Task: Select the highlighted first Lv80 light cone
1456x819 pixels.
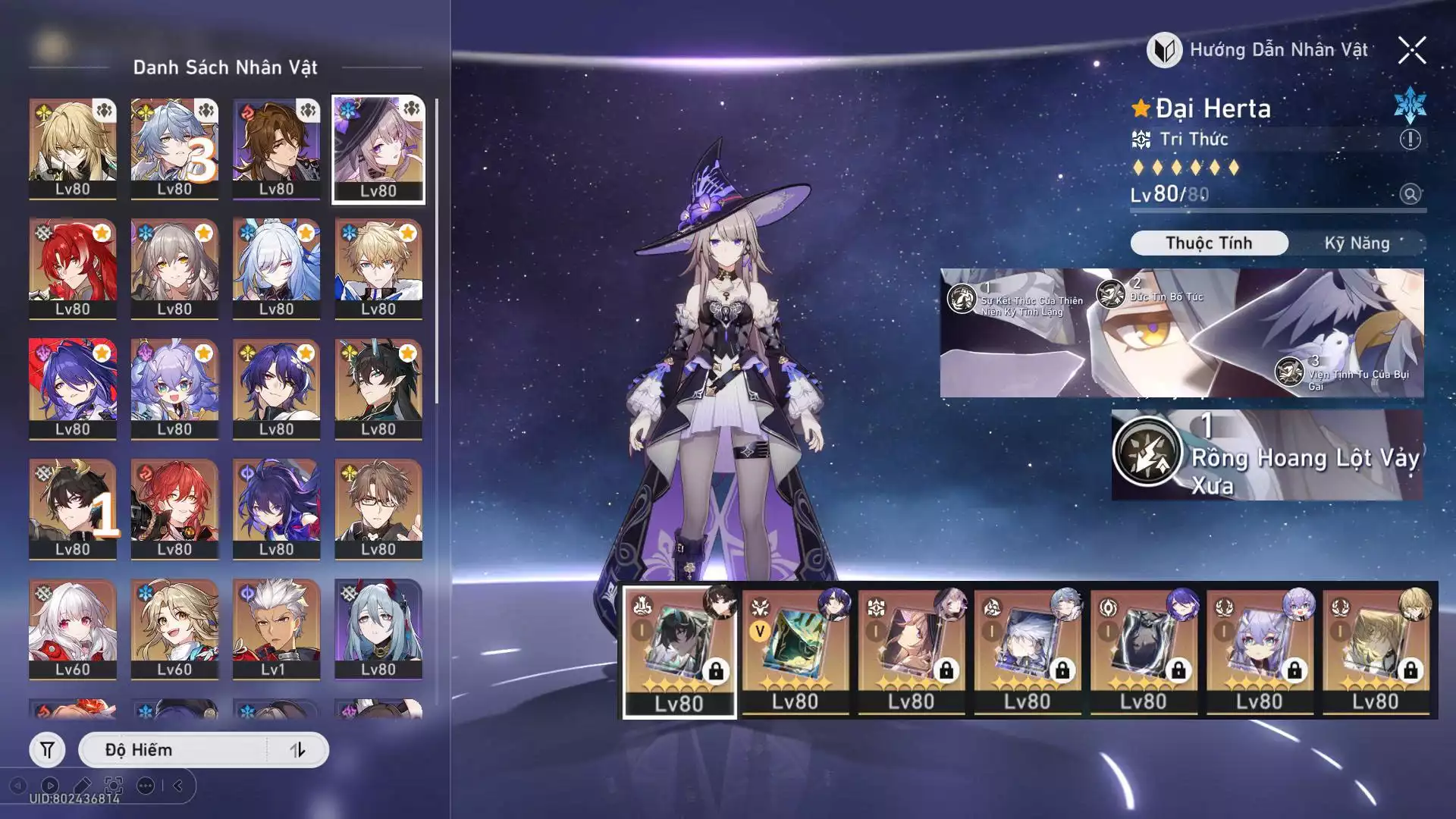Action: 679,652
